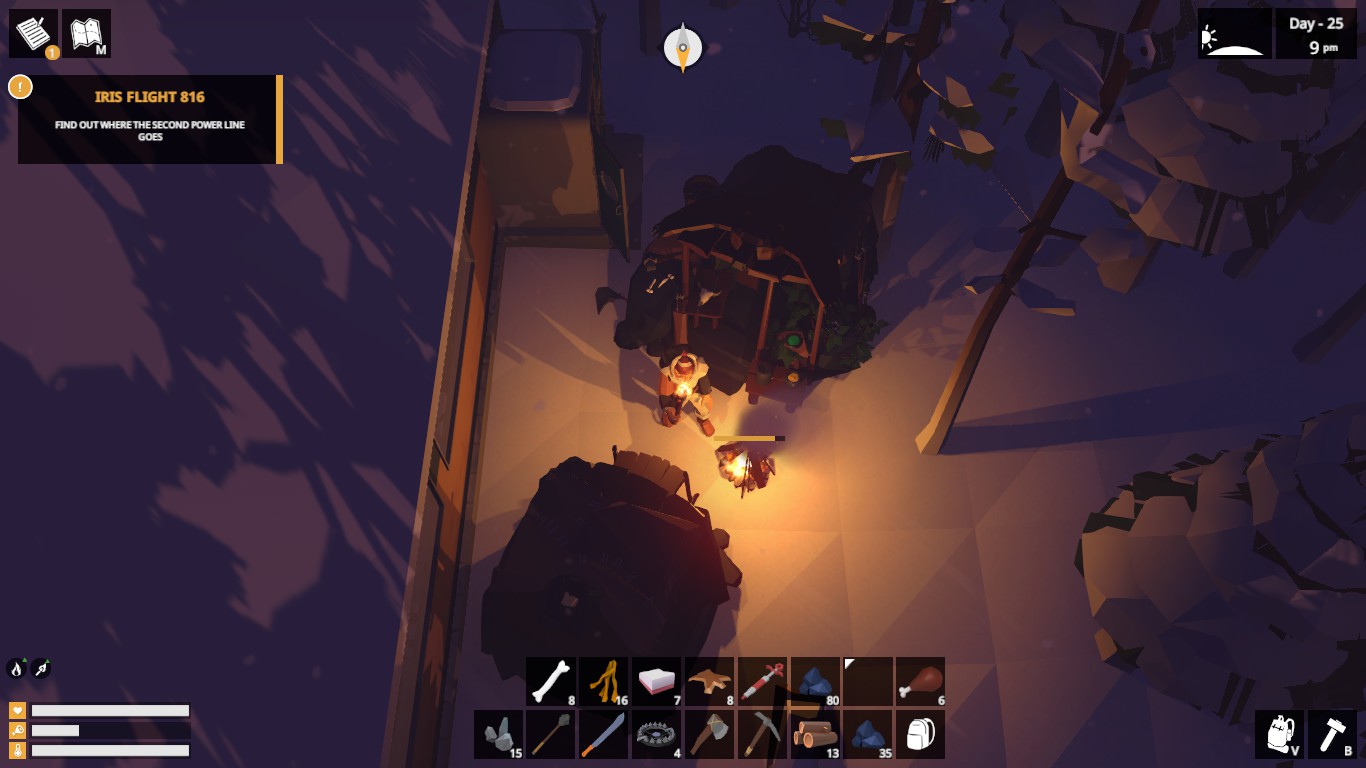The width and height of the screenshot is (1366, 768).
Task: Select the machete in the toolbar
Action: [604, 734]
